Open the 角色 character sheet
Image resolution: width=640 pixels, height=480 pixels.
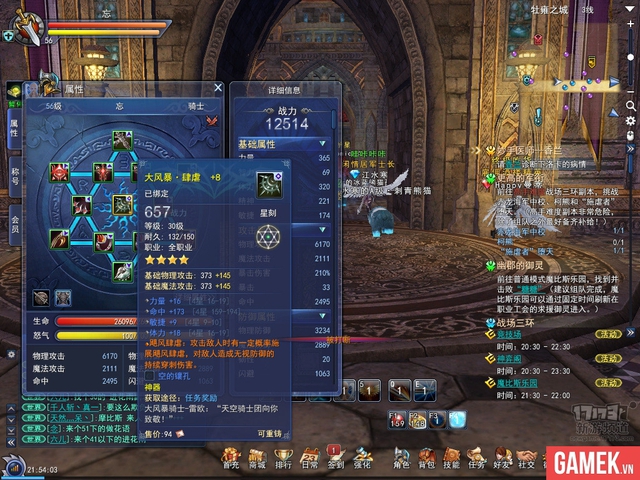(401, 455)
